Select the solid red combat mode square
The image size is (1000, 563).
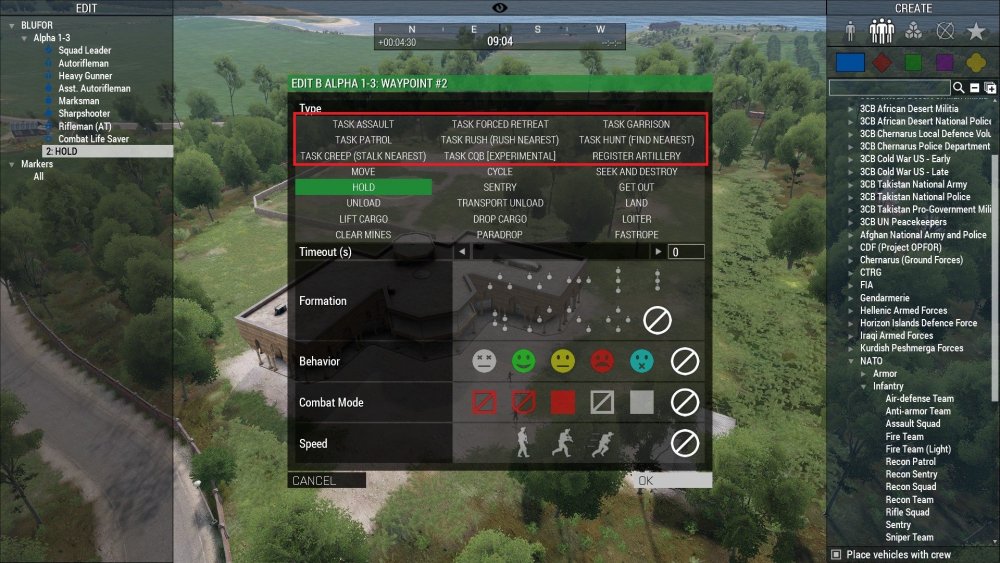(563, 402)
